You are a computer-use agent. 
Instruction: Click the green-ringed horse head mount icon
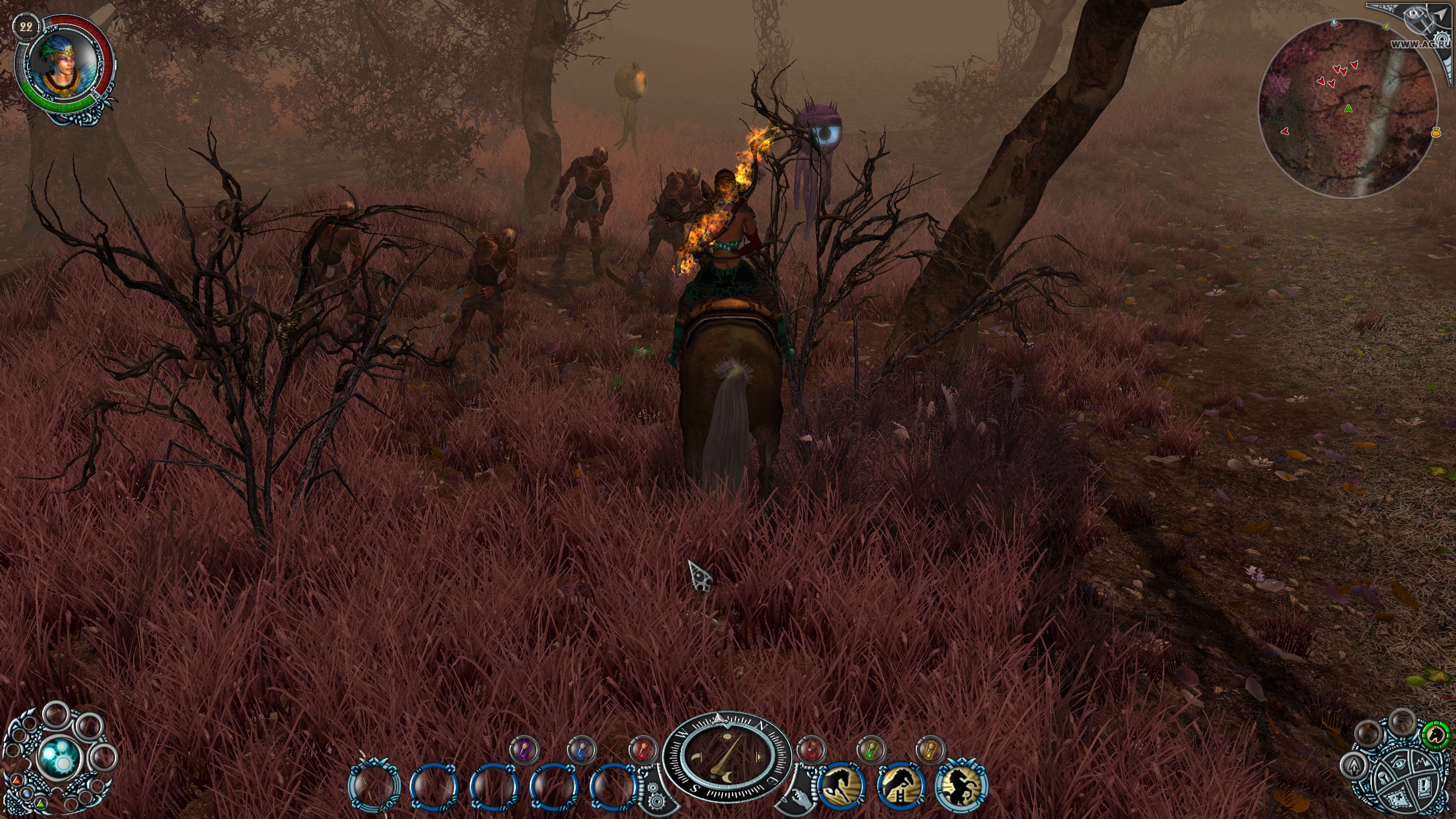coord(1437,735)
